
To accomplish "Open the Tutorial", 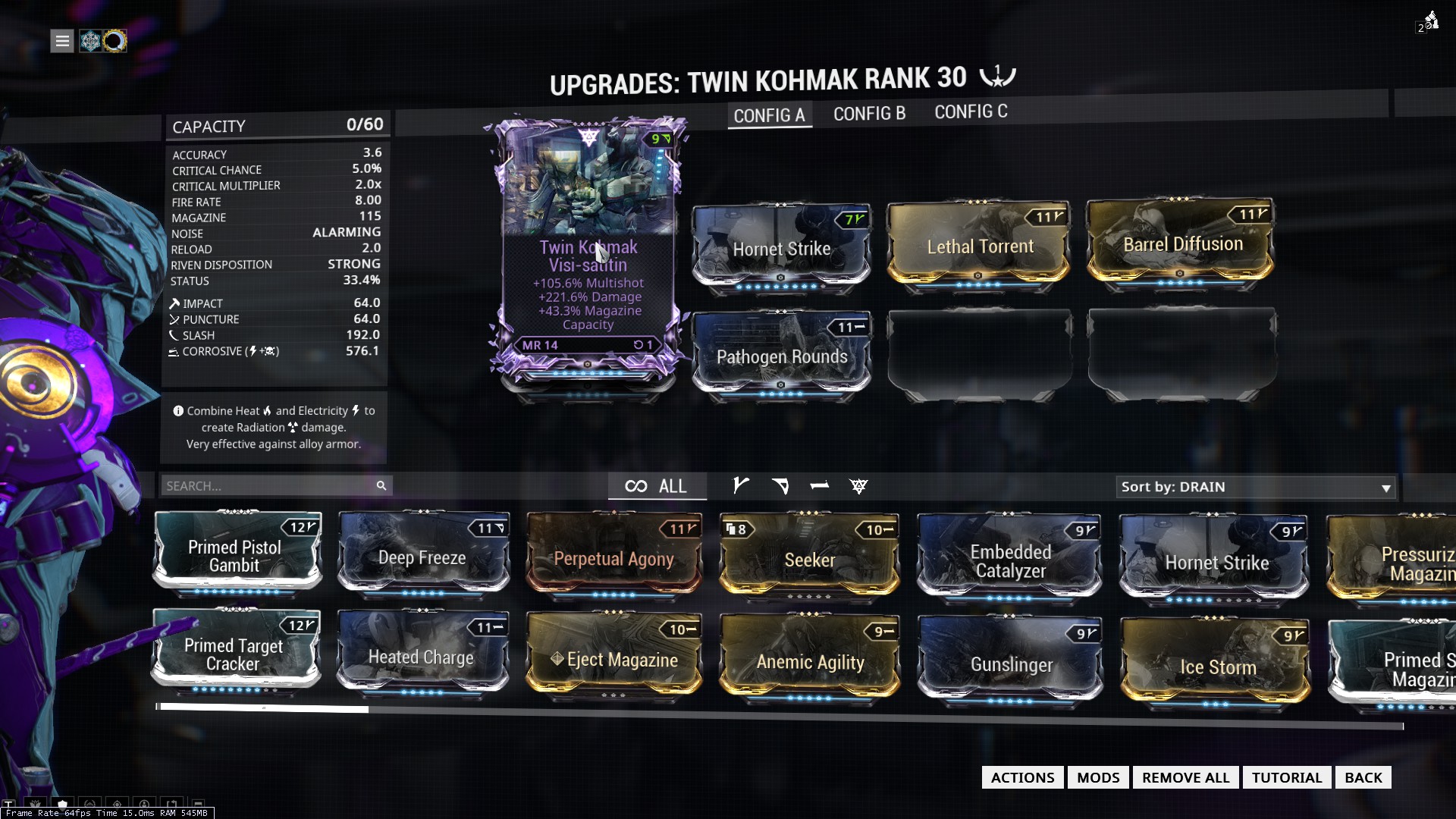I will coord(1286,777).
